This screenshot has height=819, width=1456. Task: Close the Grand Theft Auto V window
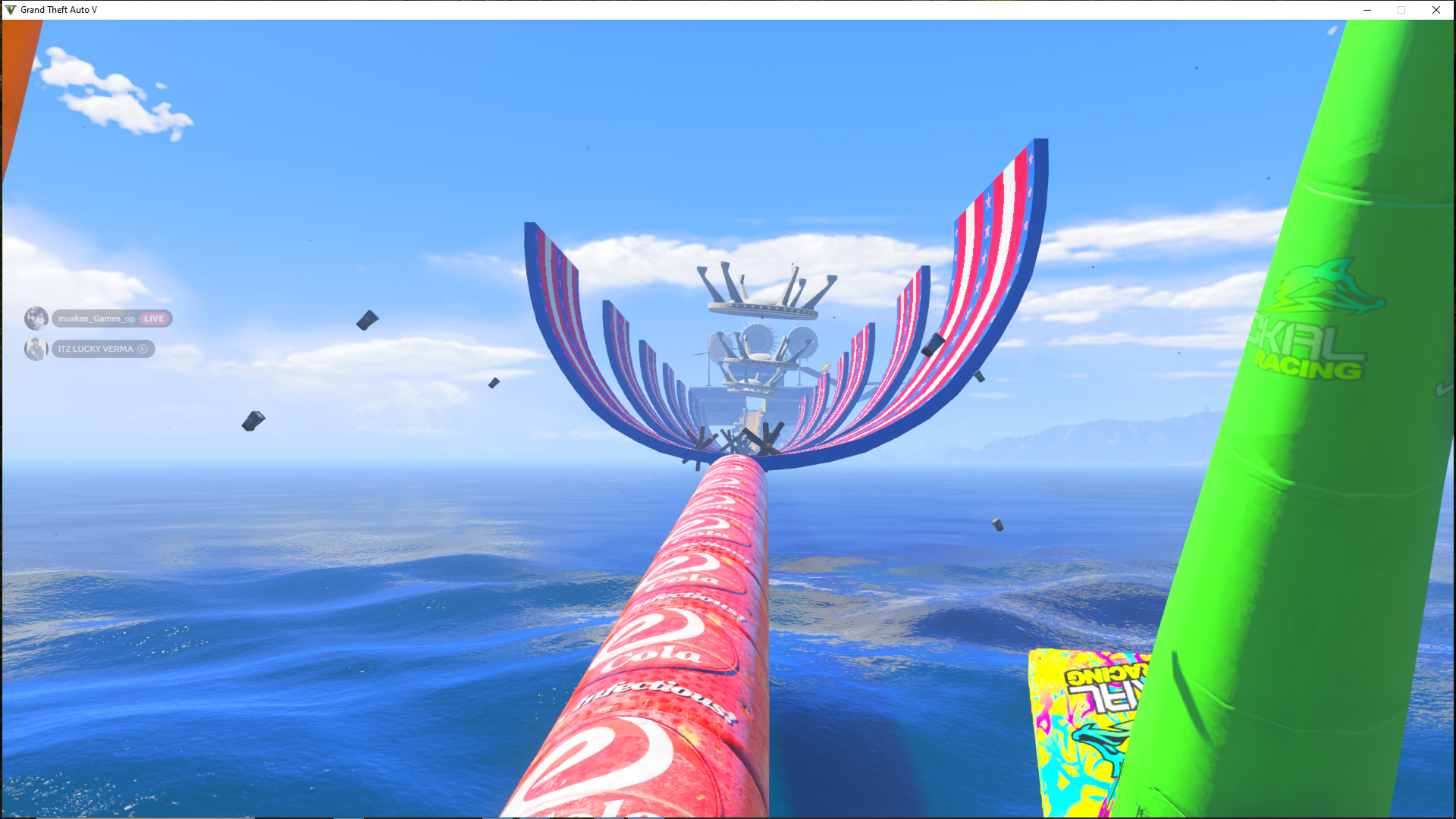pos(1436,10)
